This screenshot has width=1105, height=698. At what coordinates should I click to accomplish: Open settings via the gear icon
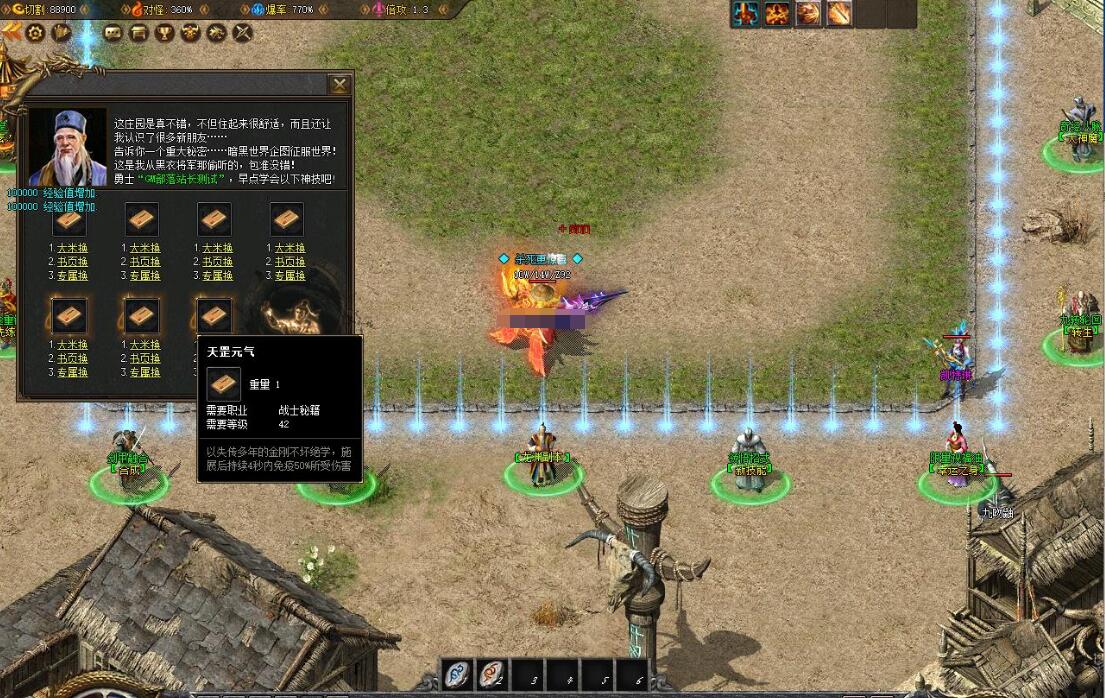point(36,33)
